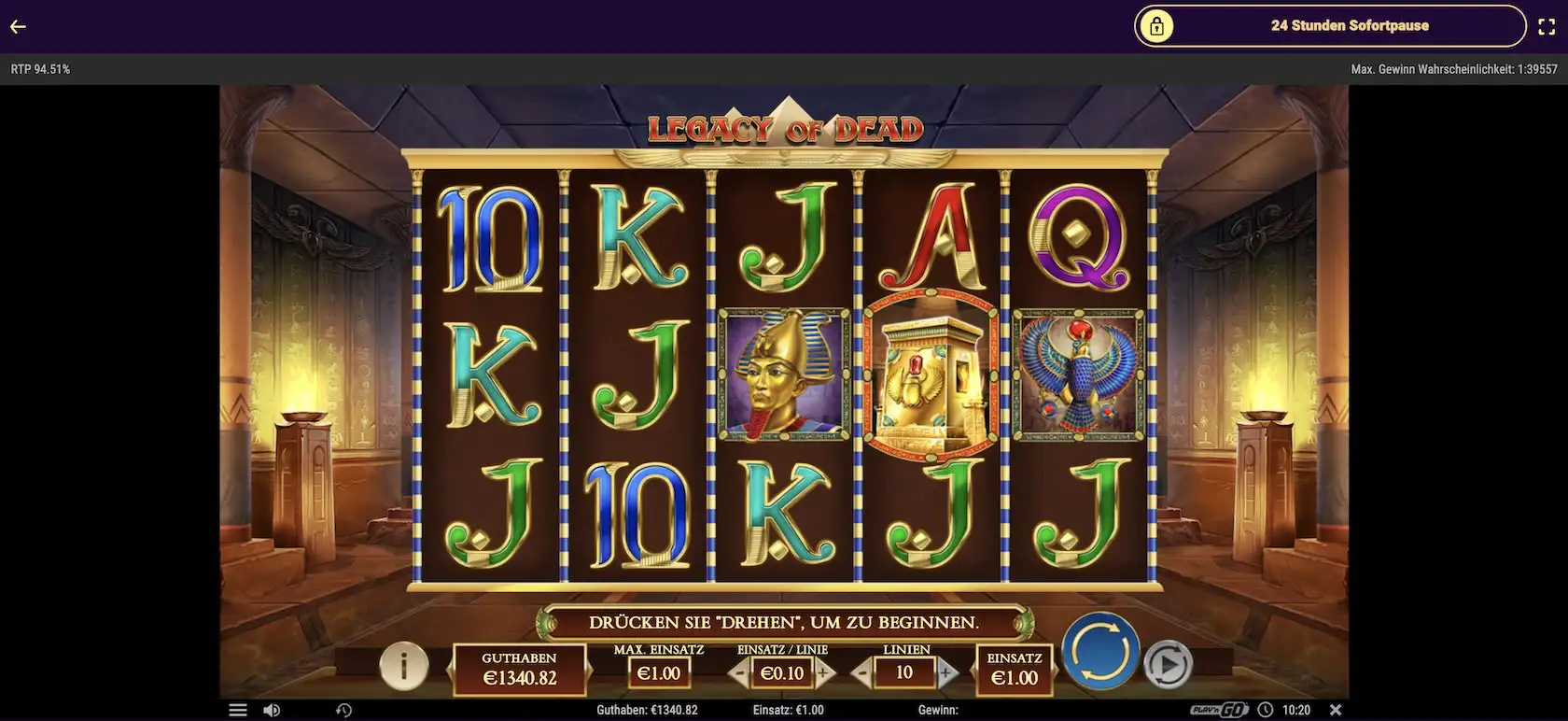The width and height of the screenshot is (1568, 721).
Task: Open the session clock icon next to 10:20
Action: (x=1266, y=709)
